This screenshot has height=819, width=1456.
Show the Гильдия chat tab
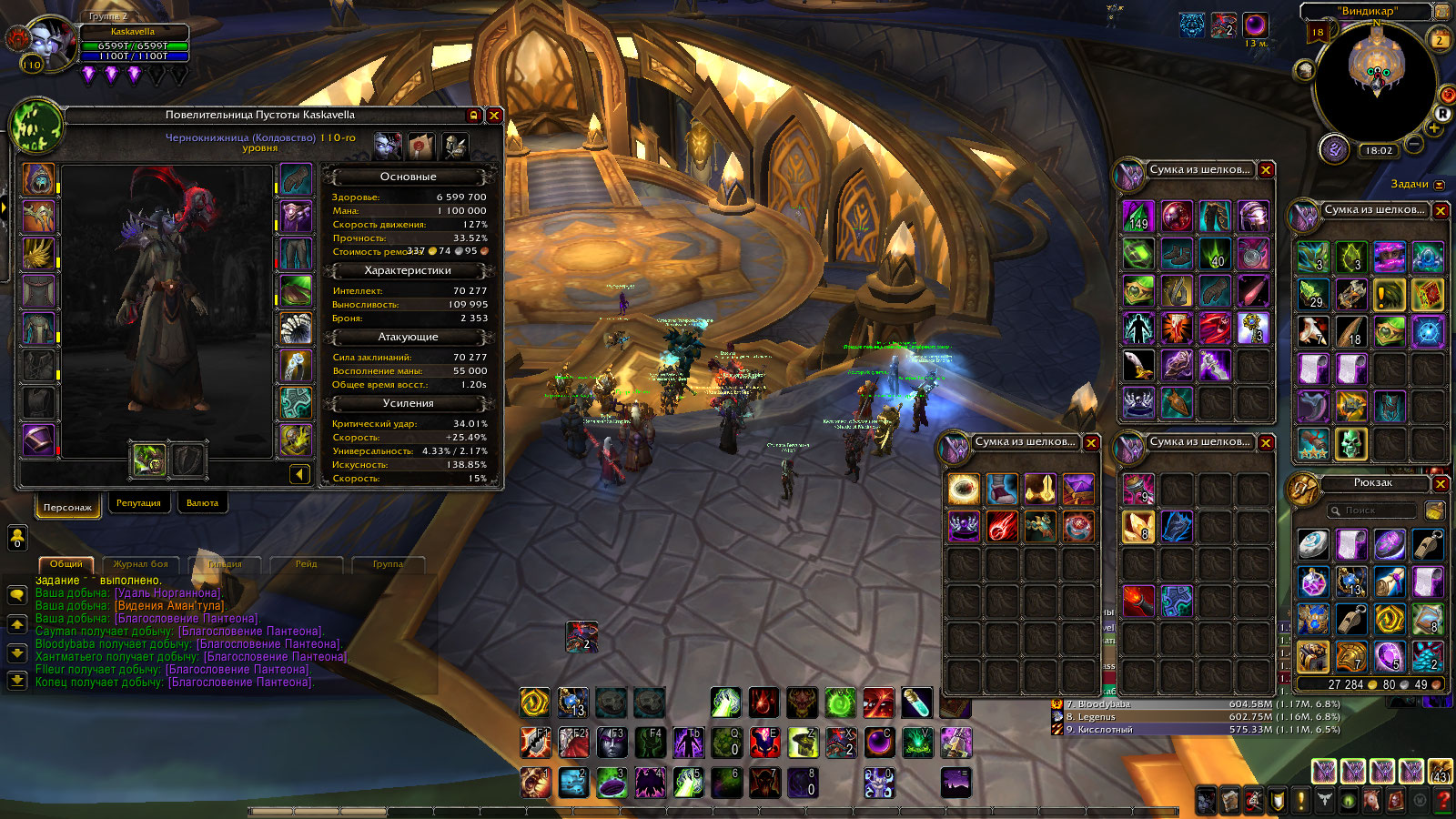[x=224, y=564]
